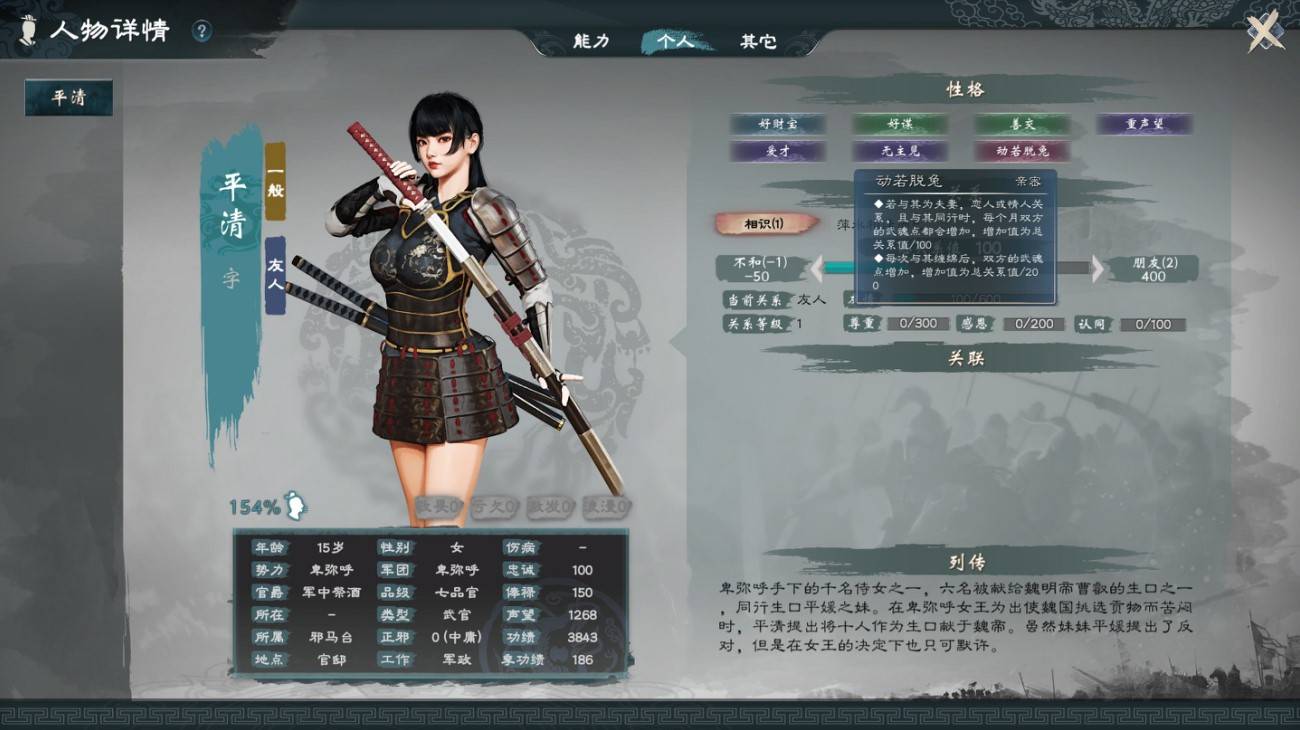Toggle the 无主见 trait badge
This screenshot has height=730, width=1300.
coord(901,151)
